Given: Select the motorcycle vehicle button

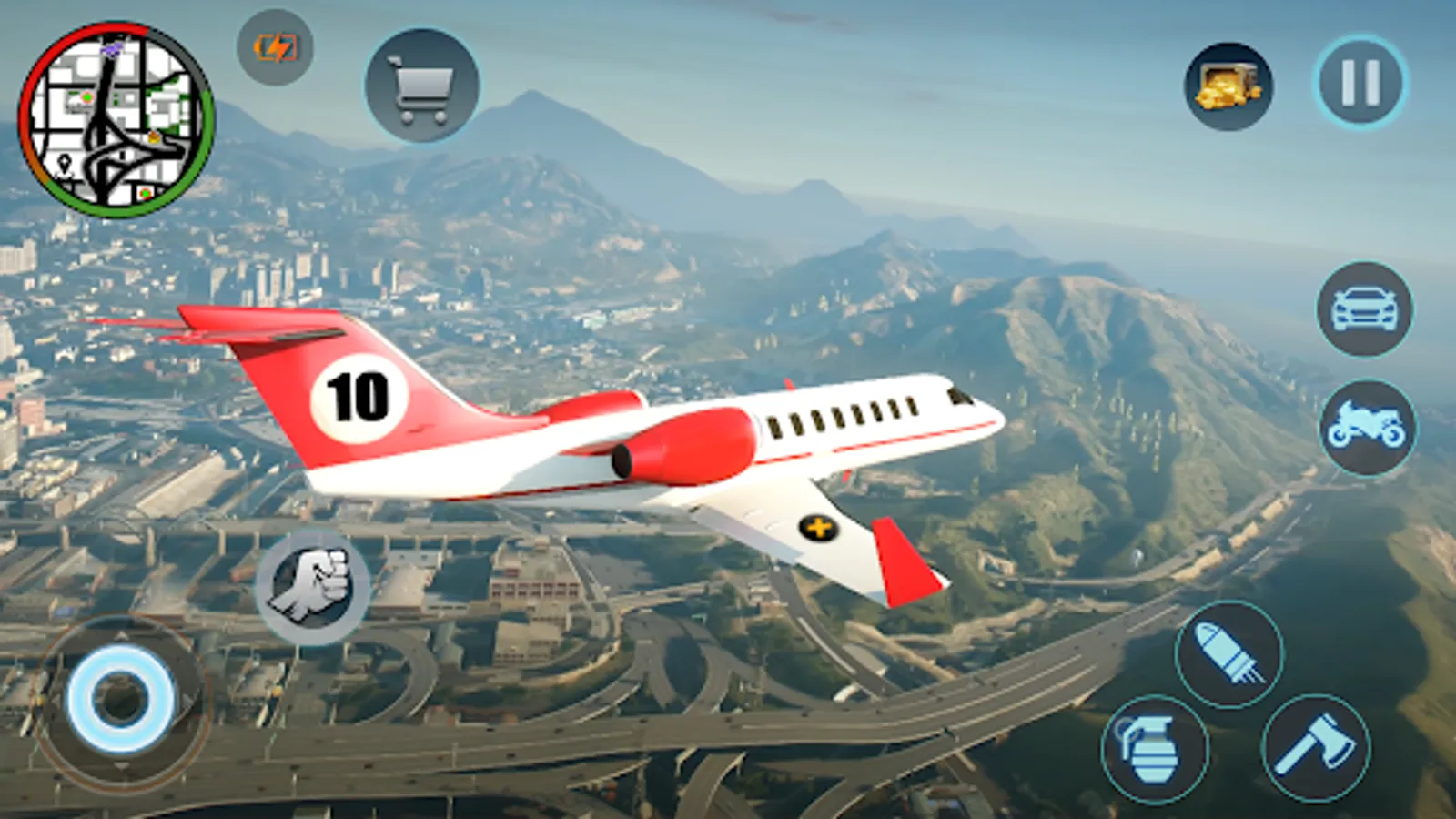Looking at the screenshot, I should tap(1367, 428).
